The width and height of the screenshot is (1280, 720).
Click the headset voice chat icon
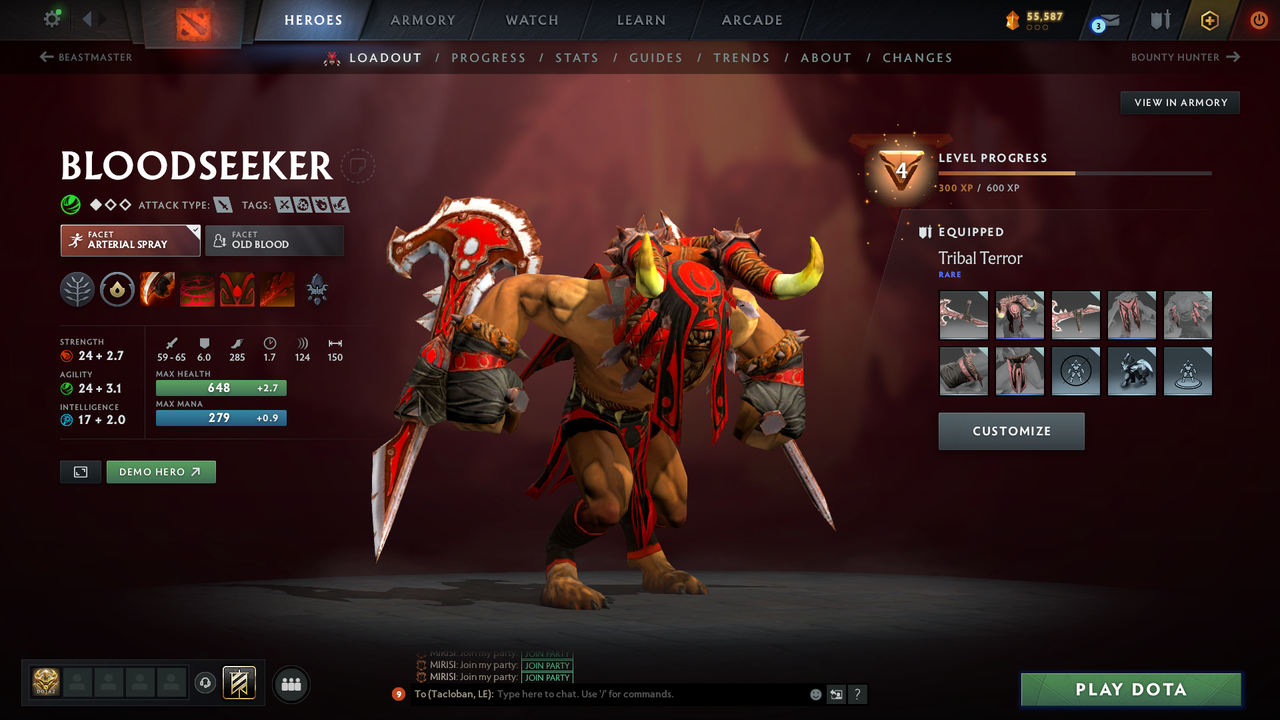tap(207, 683)
